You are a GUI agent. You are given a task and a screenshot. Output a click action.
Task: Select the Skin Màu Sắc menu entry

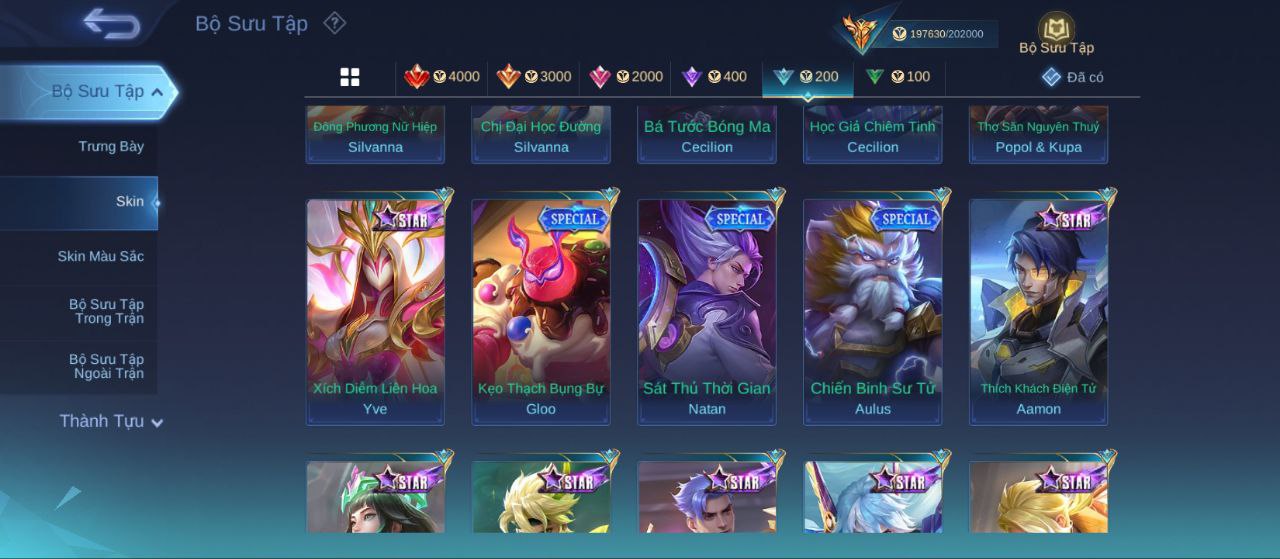pyautogui.click(x=100, y=257)
